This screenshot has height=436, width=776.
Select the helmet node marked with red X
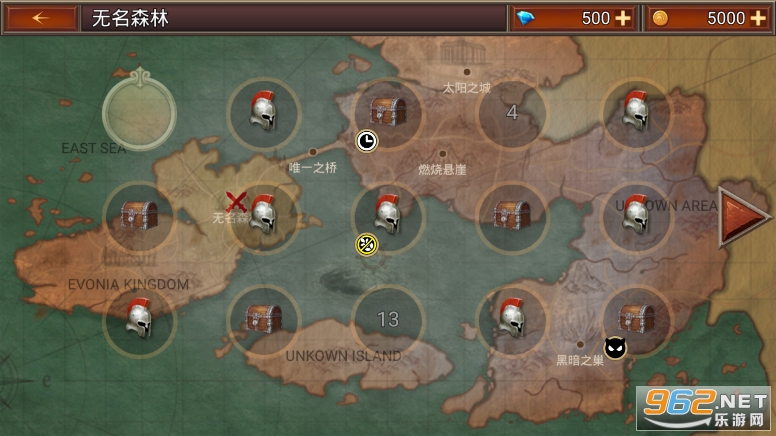tap(262, 216)
